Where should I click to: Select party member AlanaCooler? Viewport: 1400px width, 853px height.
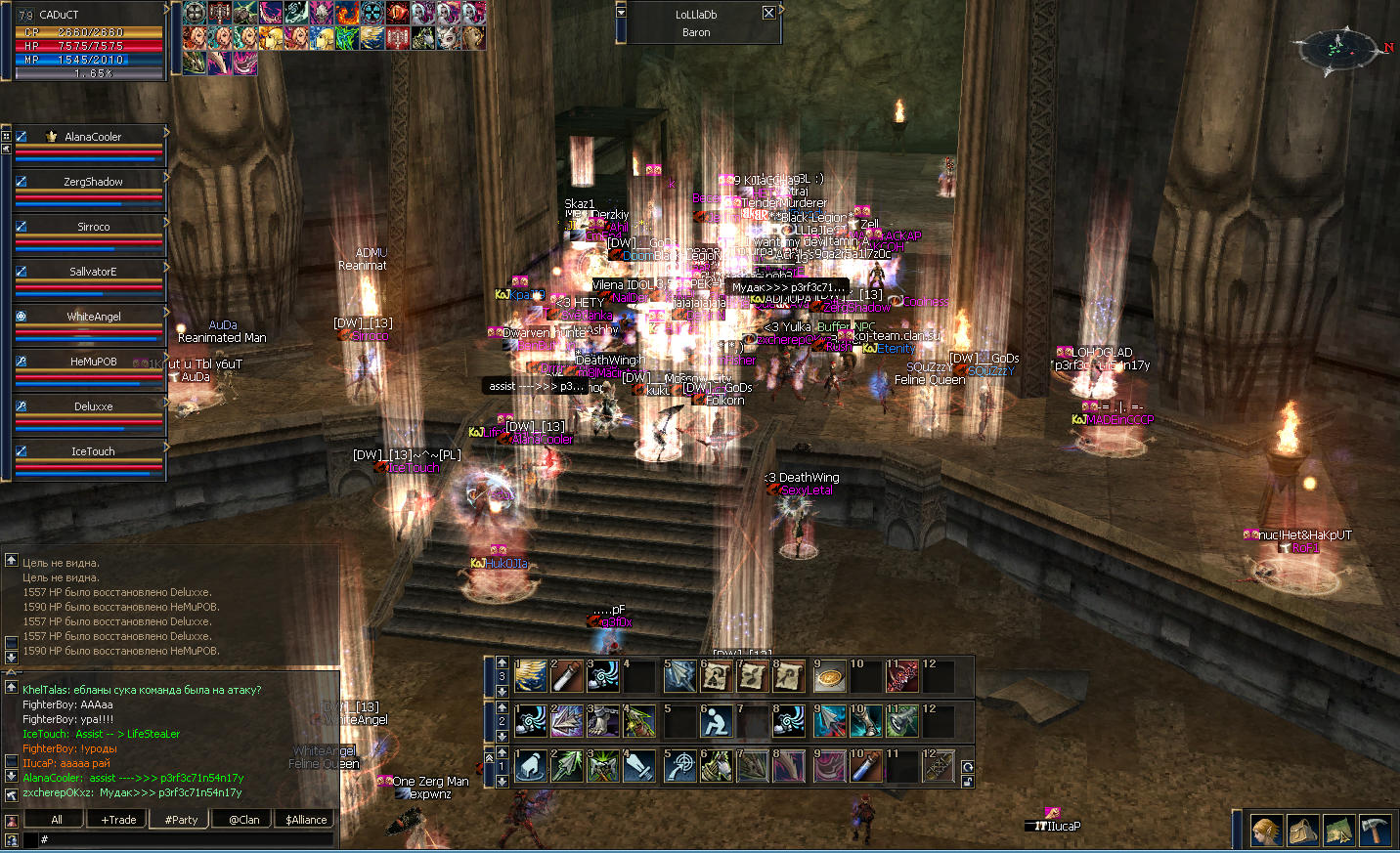point(93,137)
